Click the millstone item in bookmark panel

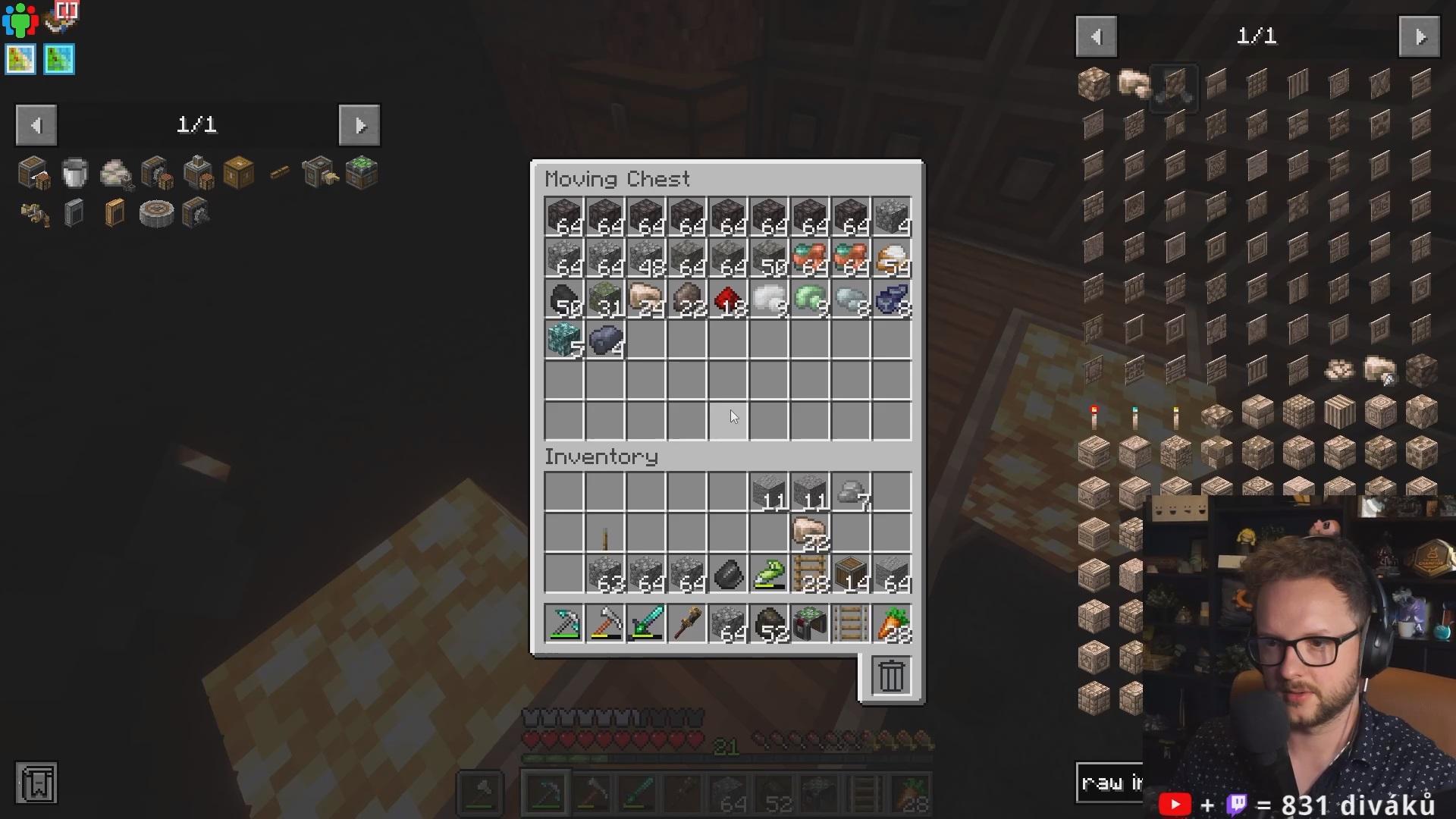click(156, 213)
